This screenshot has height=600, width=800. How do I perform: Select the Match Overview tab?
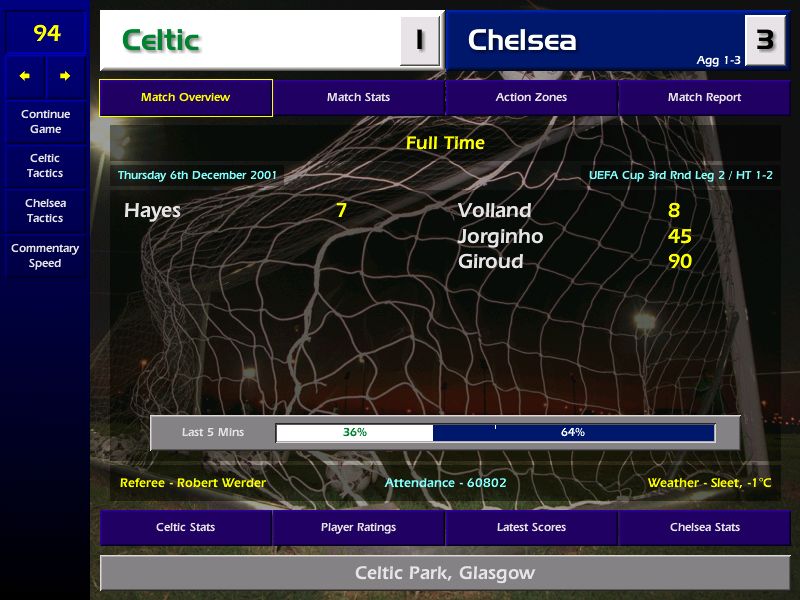click(186, 98)
